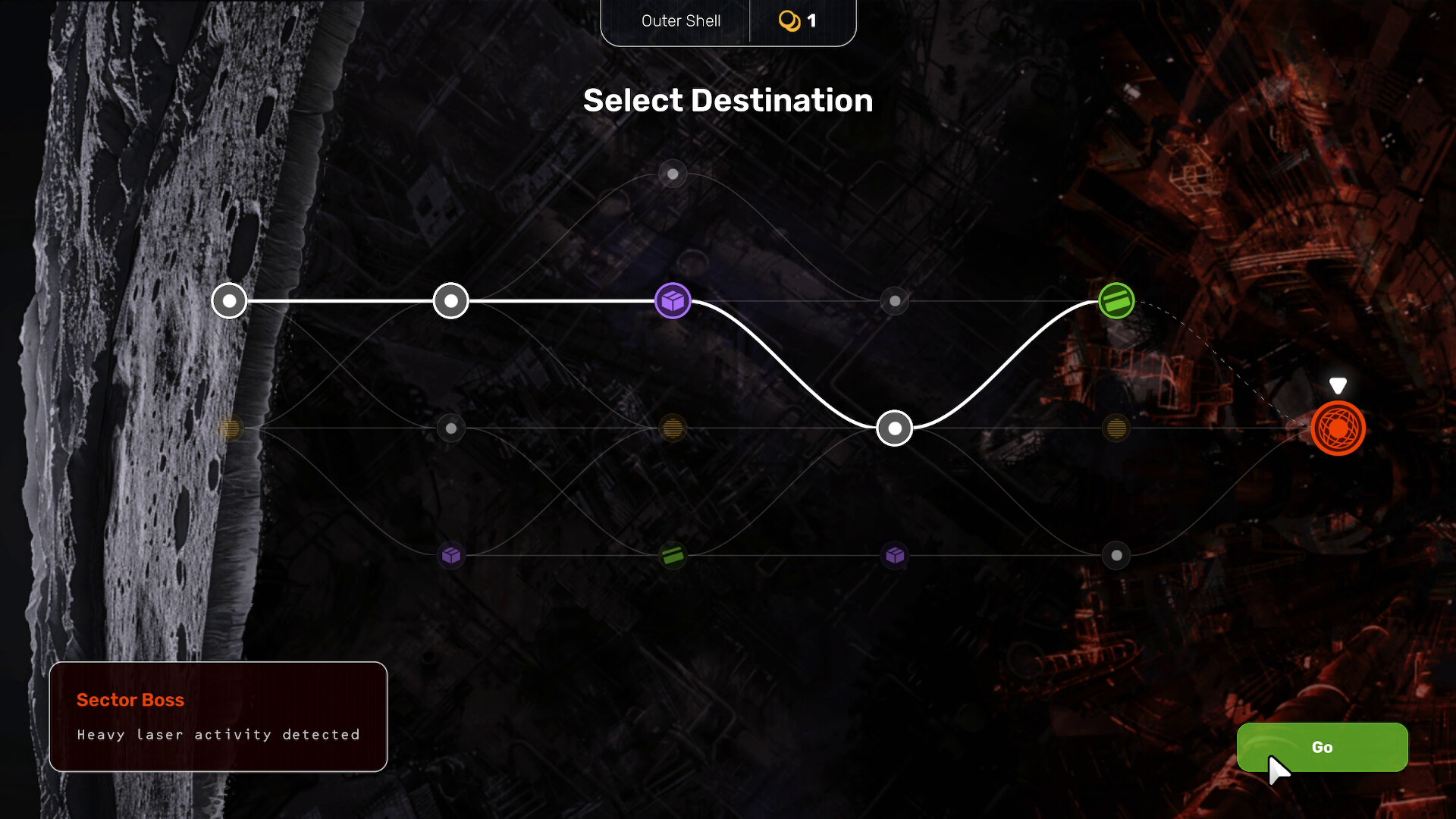Select the green shop node near the top right
The image size is (1456, 819).
(1116, 300)
